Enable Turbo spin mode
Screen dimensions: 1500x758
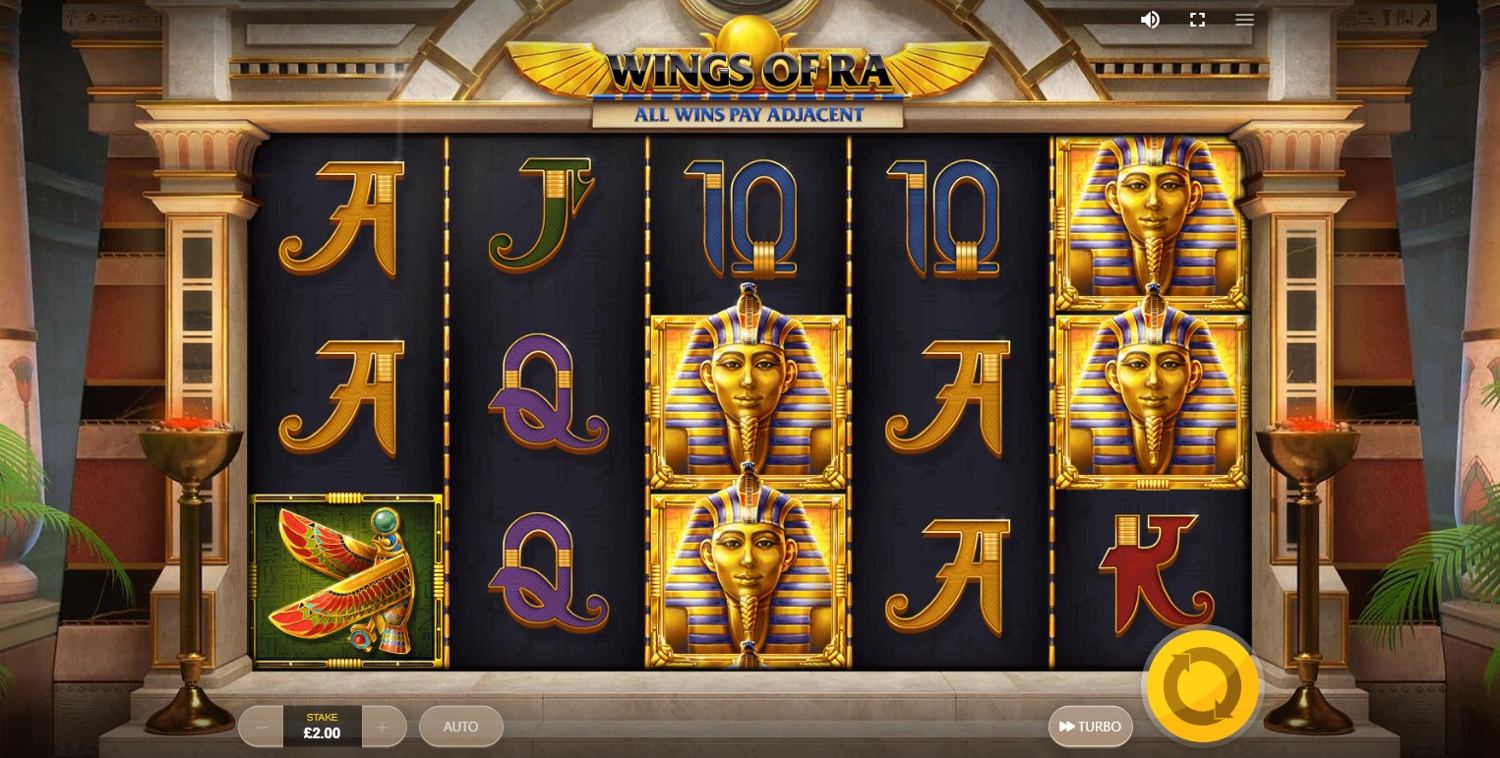click(x=1090, y=727)
